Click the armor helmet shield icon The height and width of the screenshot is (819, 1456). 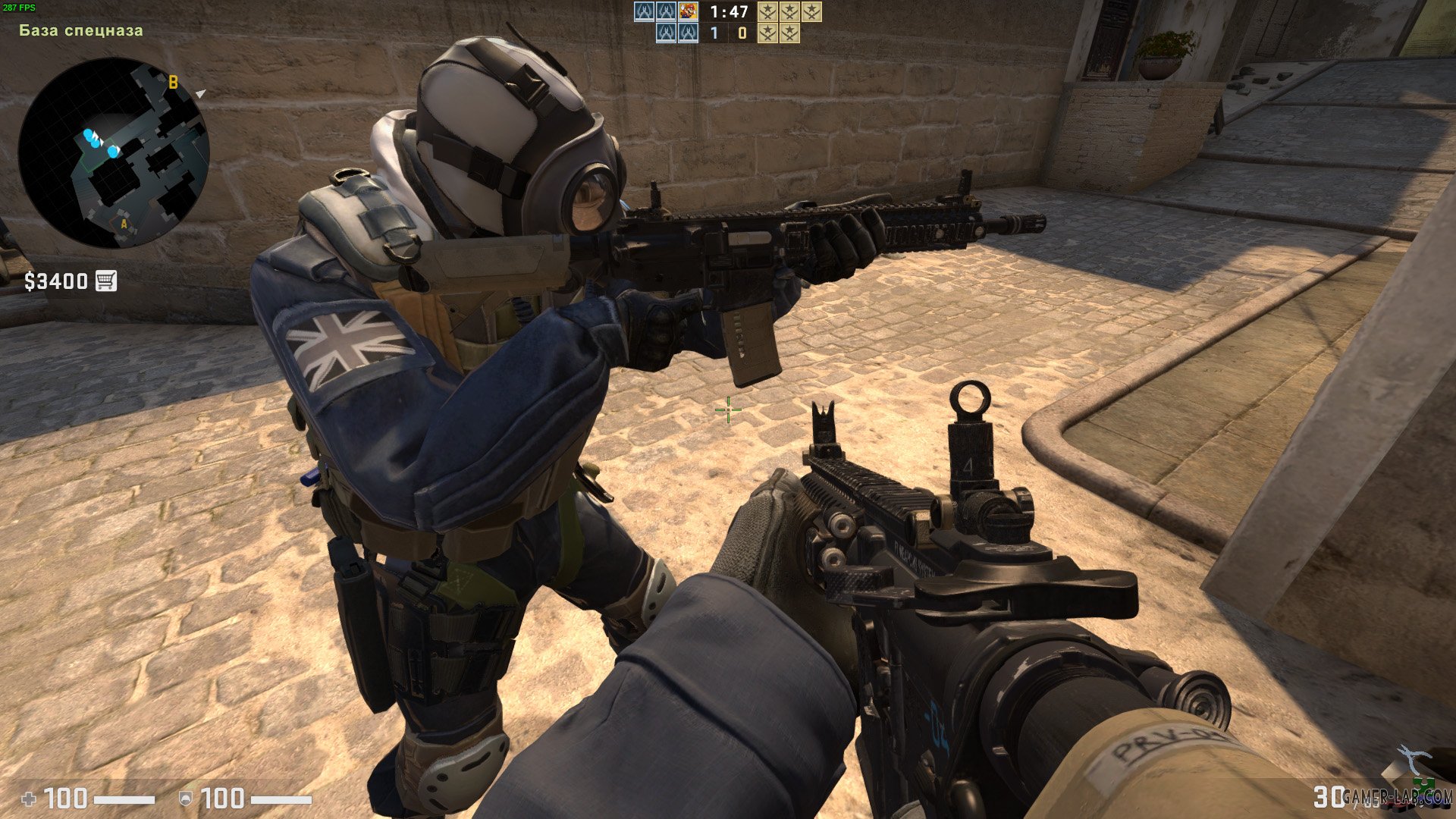tap(186, 799)
